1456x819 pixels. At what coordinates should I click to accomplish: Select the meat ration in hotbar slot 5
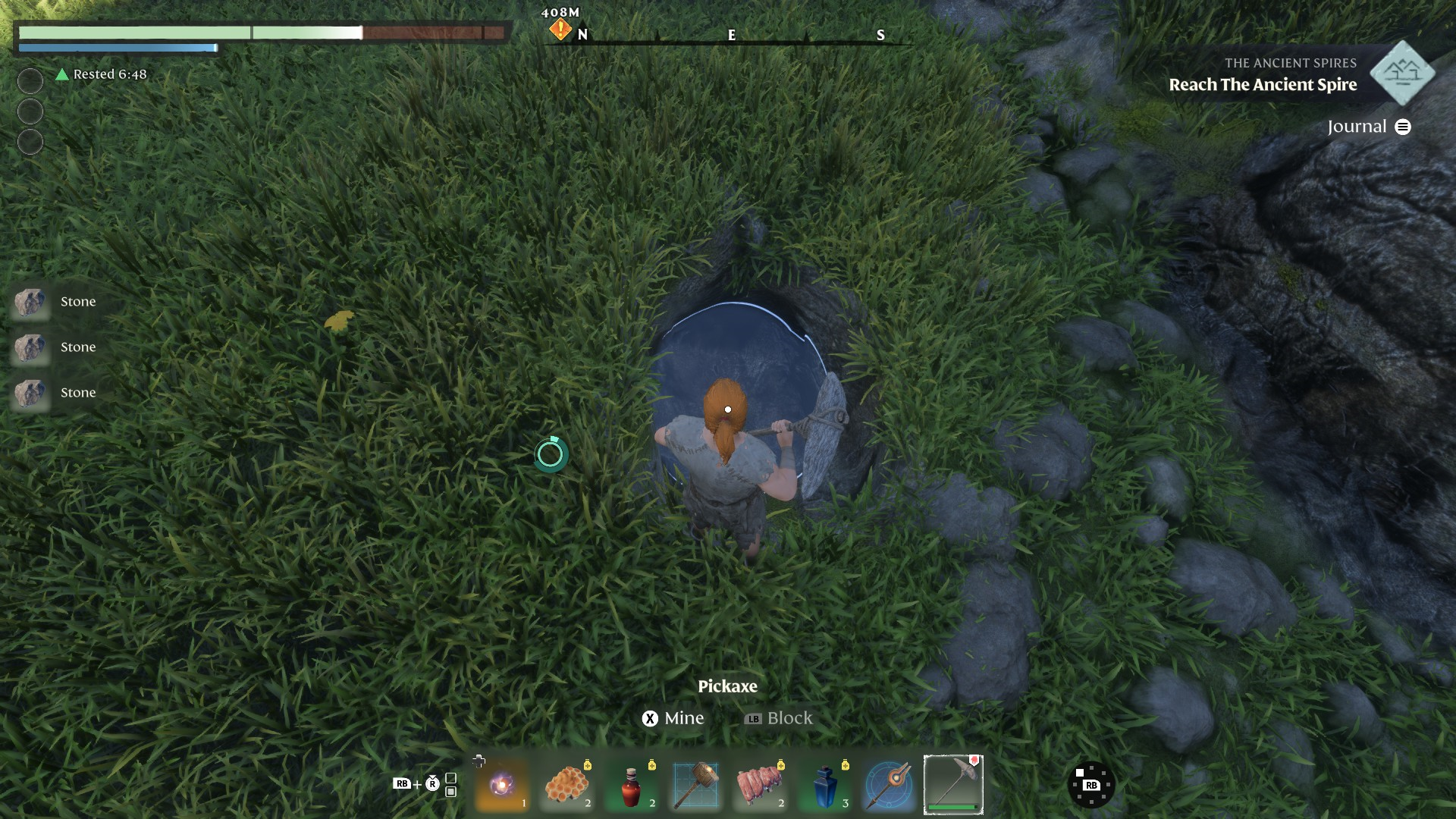coord(760,784)
